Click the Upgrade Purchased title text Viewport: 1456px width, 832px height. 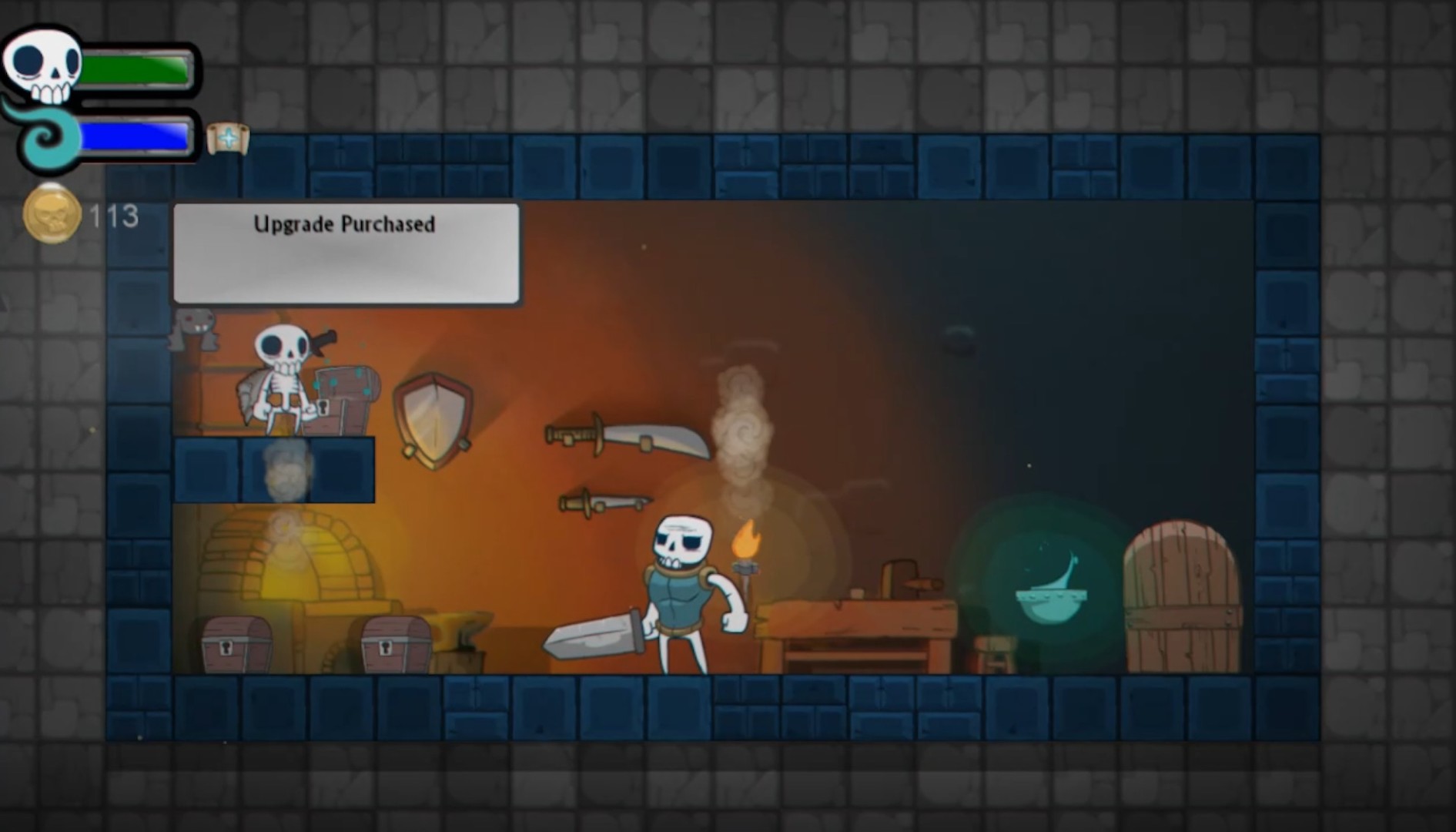click(344, 225)
